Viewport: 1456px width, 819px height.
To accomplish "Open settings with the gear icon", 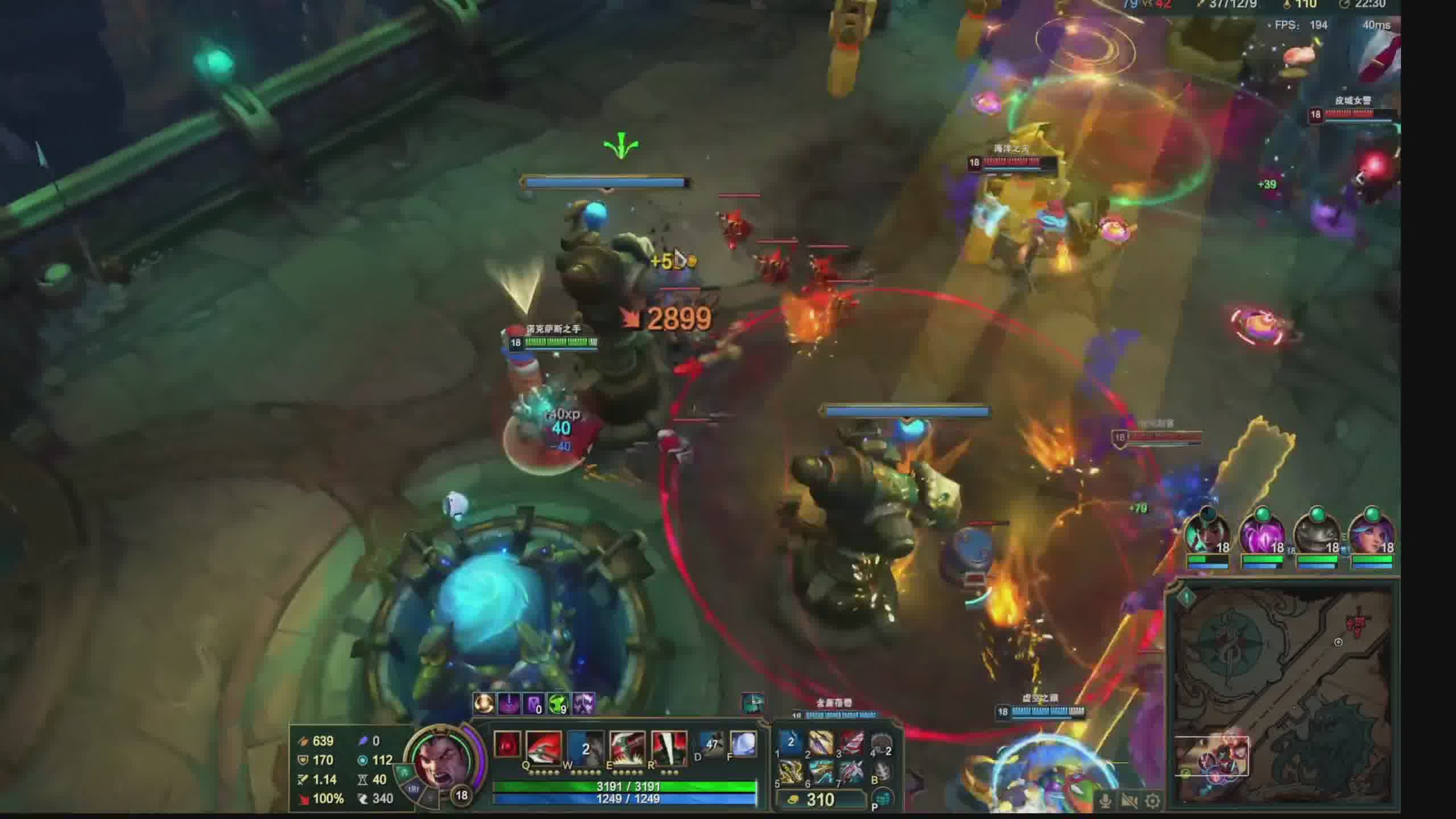I will [1153, 801].
